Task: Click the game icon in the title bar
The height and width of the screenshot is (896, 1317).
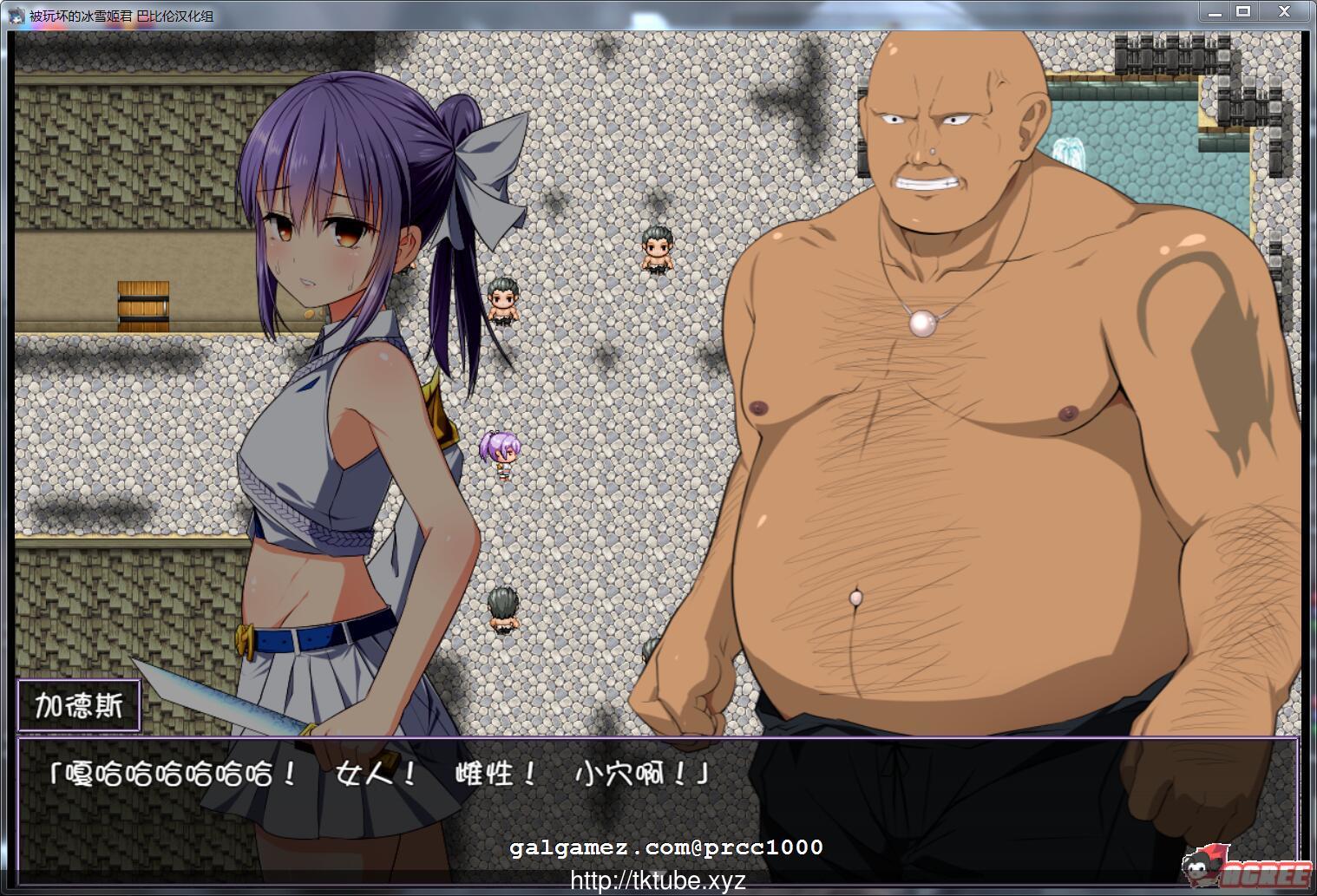Action: pos(15,14)
